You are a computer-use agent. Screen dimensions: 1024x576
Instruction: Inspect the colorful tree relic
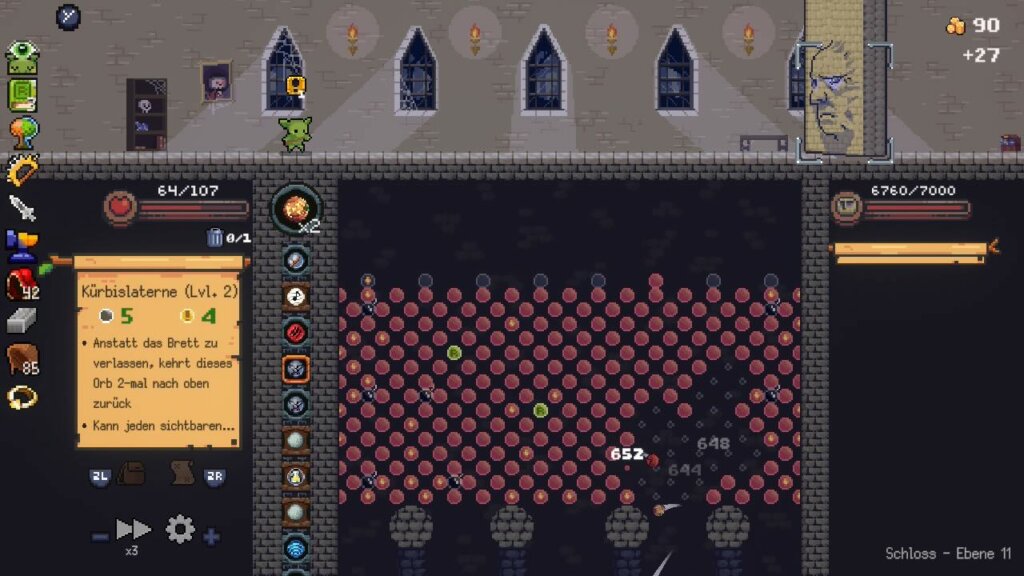(23, 133)
